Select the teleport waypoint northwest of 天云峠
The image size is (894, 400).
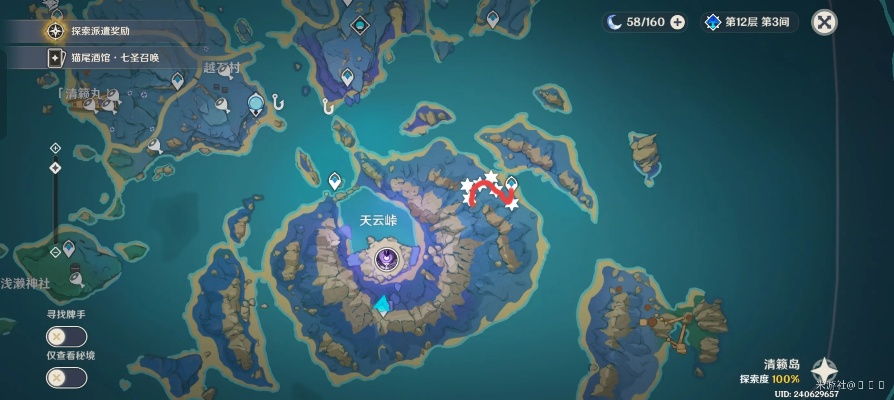(x=335, y=180)
